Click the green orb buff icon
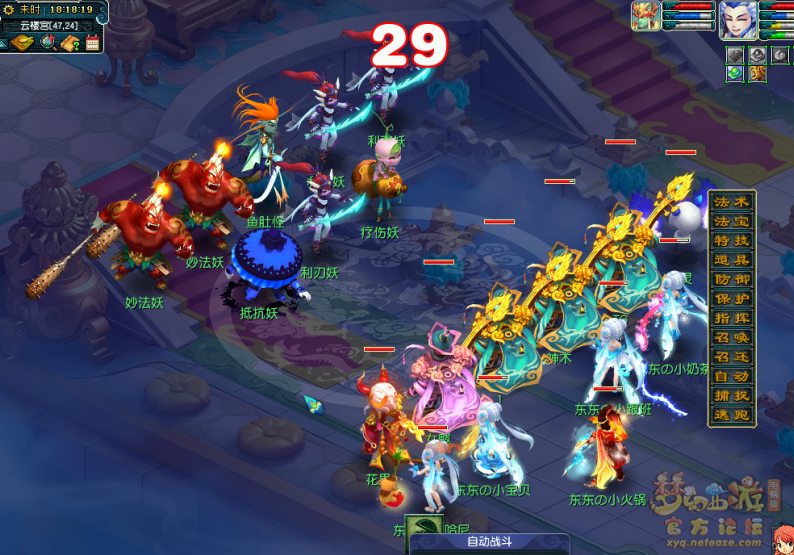 click(734, 74)
